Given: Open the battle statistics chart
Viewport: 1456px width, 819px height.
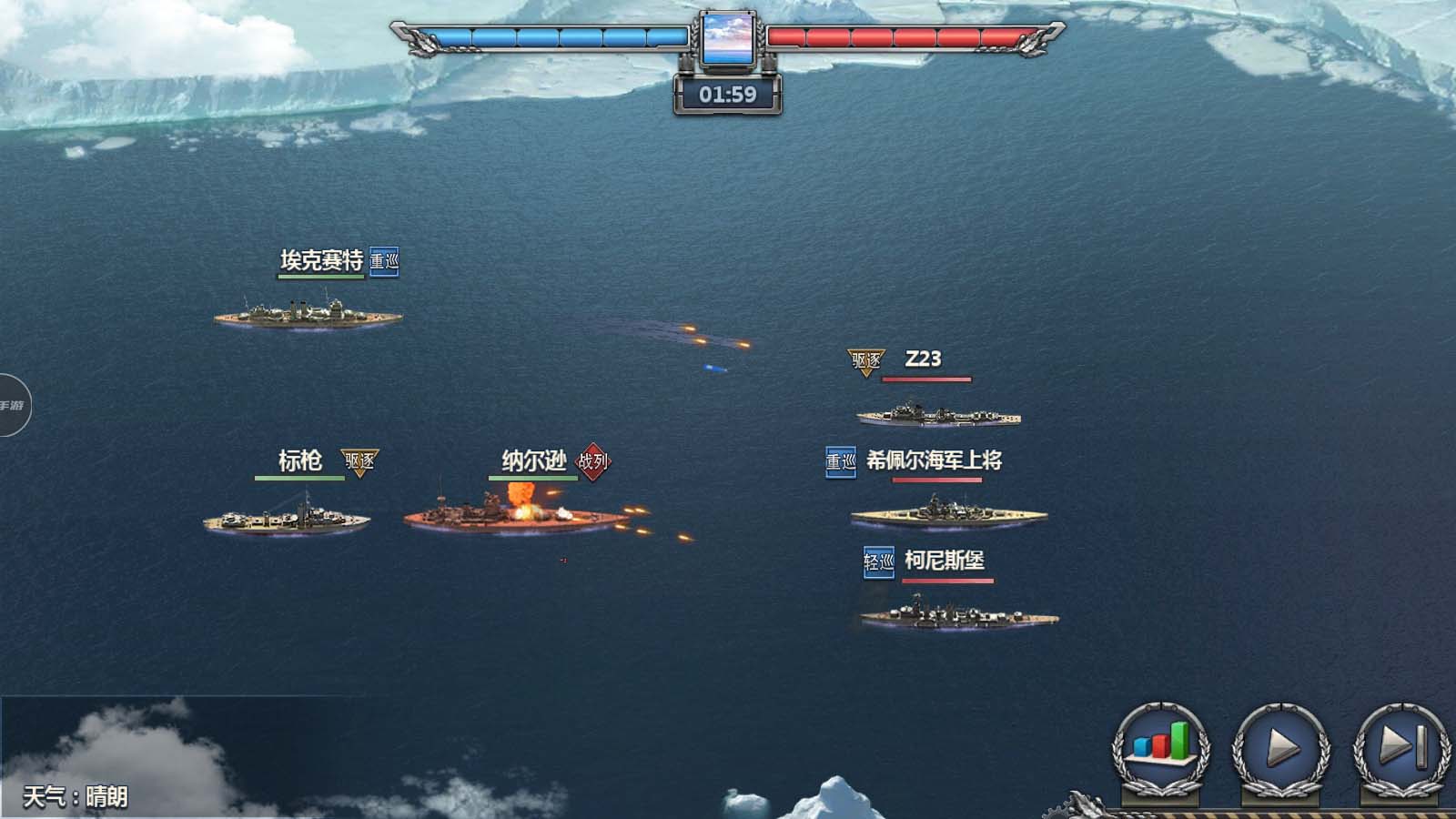Looking at the screenshot, I should (x=1160, y=748).
